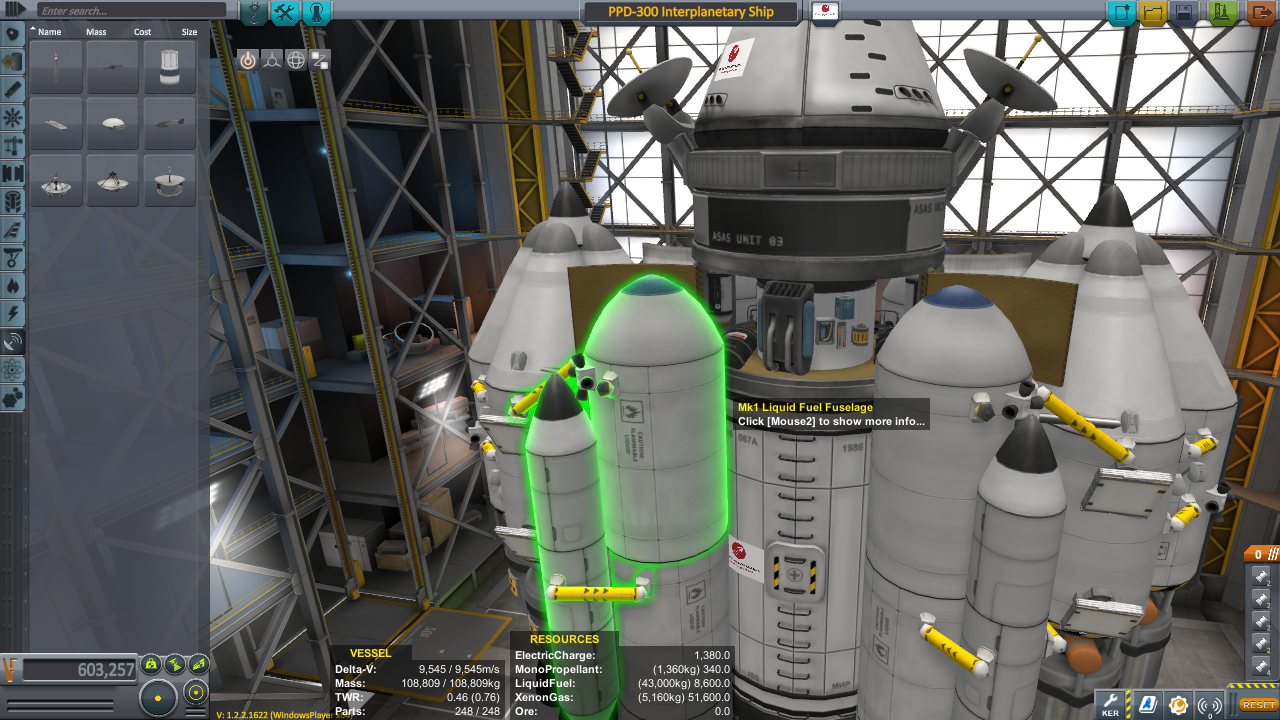
Task: Launch the vessel with the green button
Action: 1222,13
